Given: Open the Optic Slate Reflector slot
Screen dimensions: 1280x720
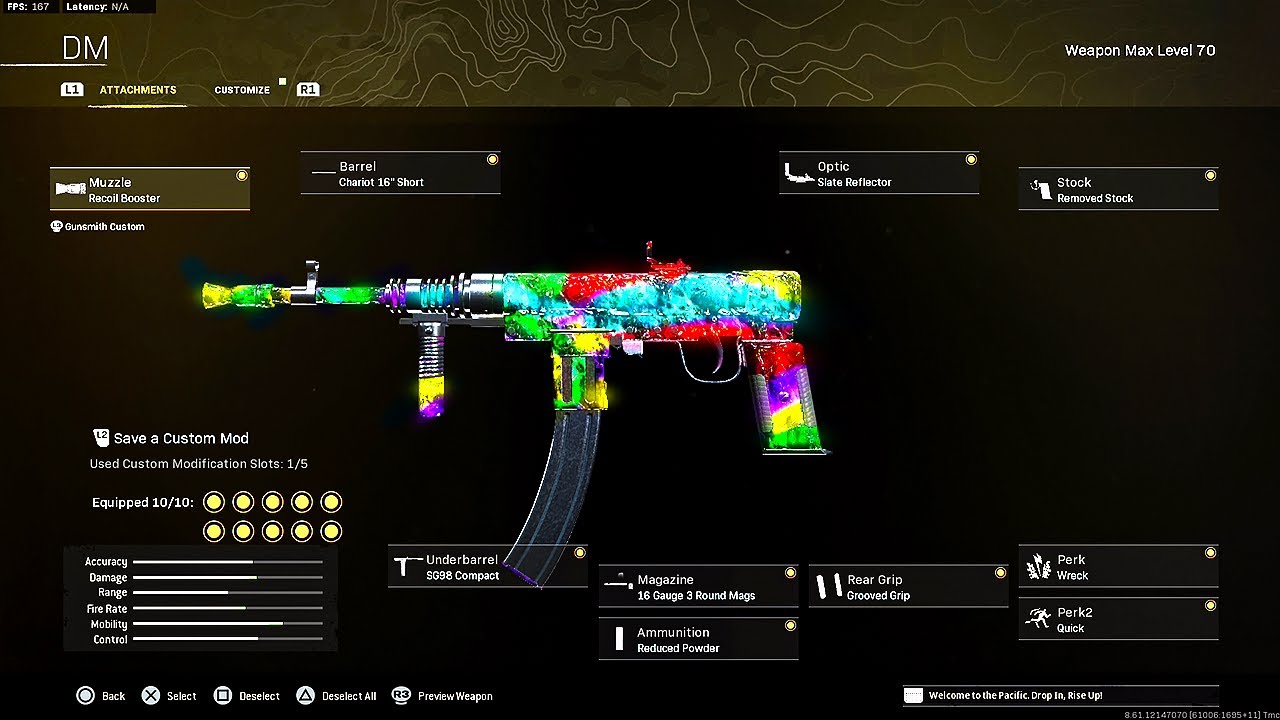Looking at the screenshot, I should (x=878, y=174).
